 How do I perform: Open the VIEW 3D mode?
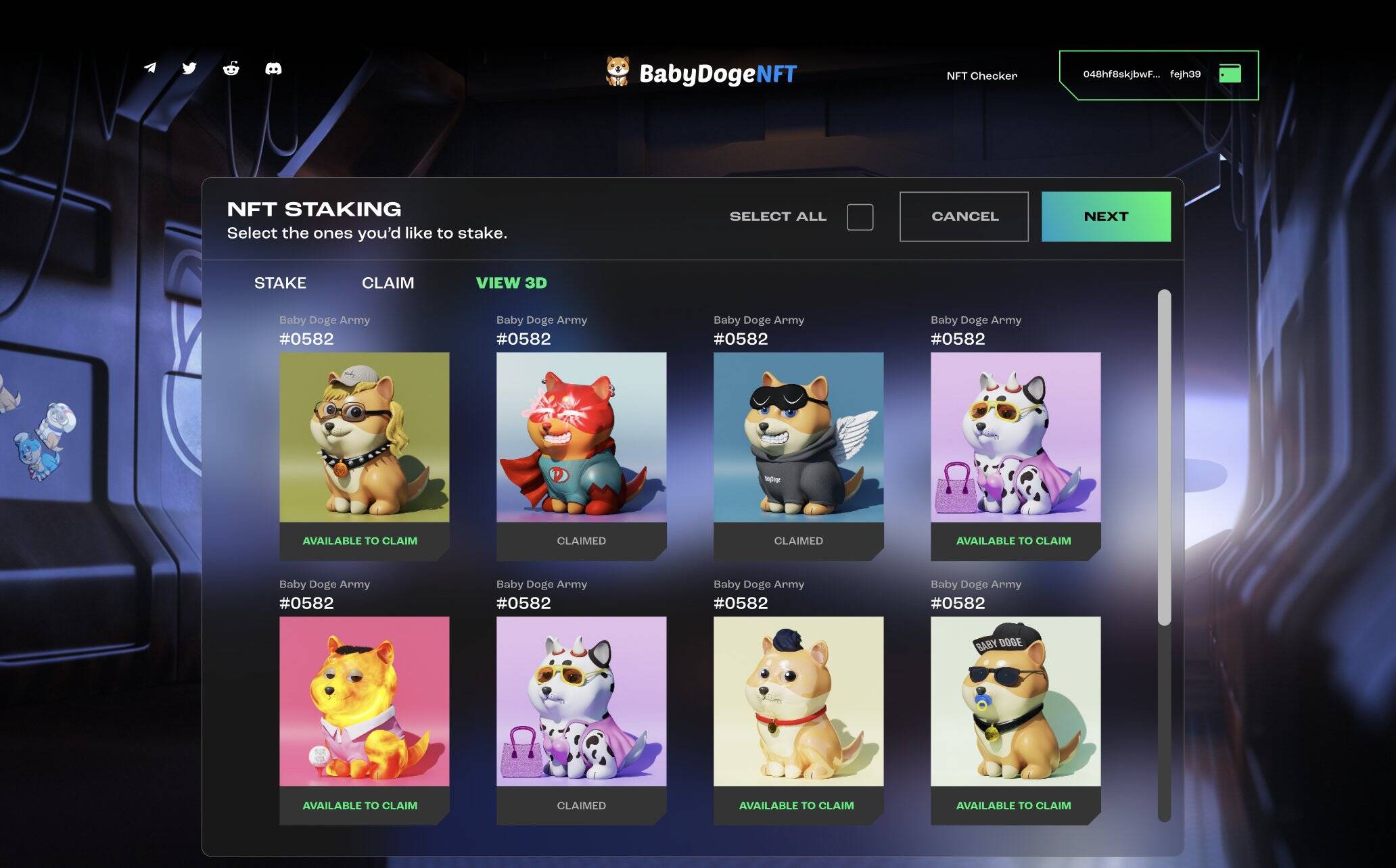[511, 283]
